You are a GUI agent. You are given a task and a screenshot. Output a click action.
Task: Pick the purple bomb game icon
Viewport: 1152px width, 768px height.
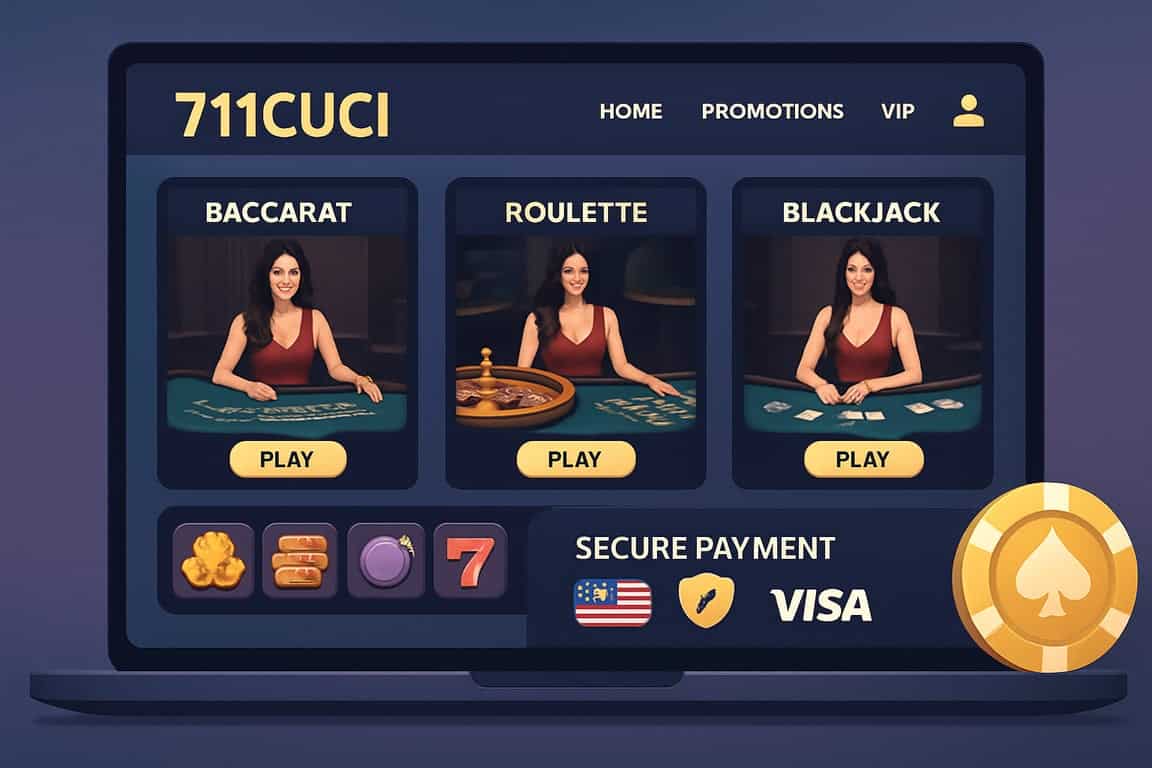pyautogui.click(x=386, y=561)
